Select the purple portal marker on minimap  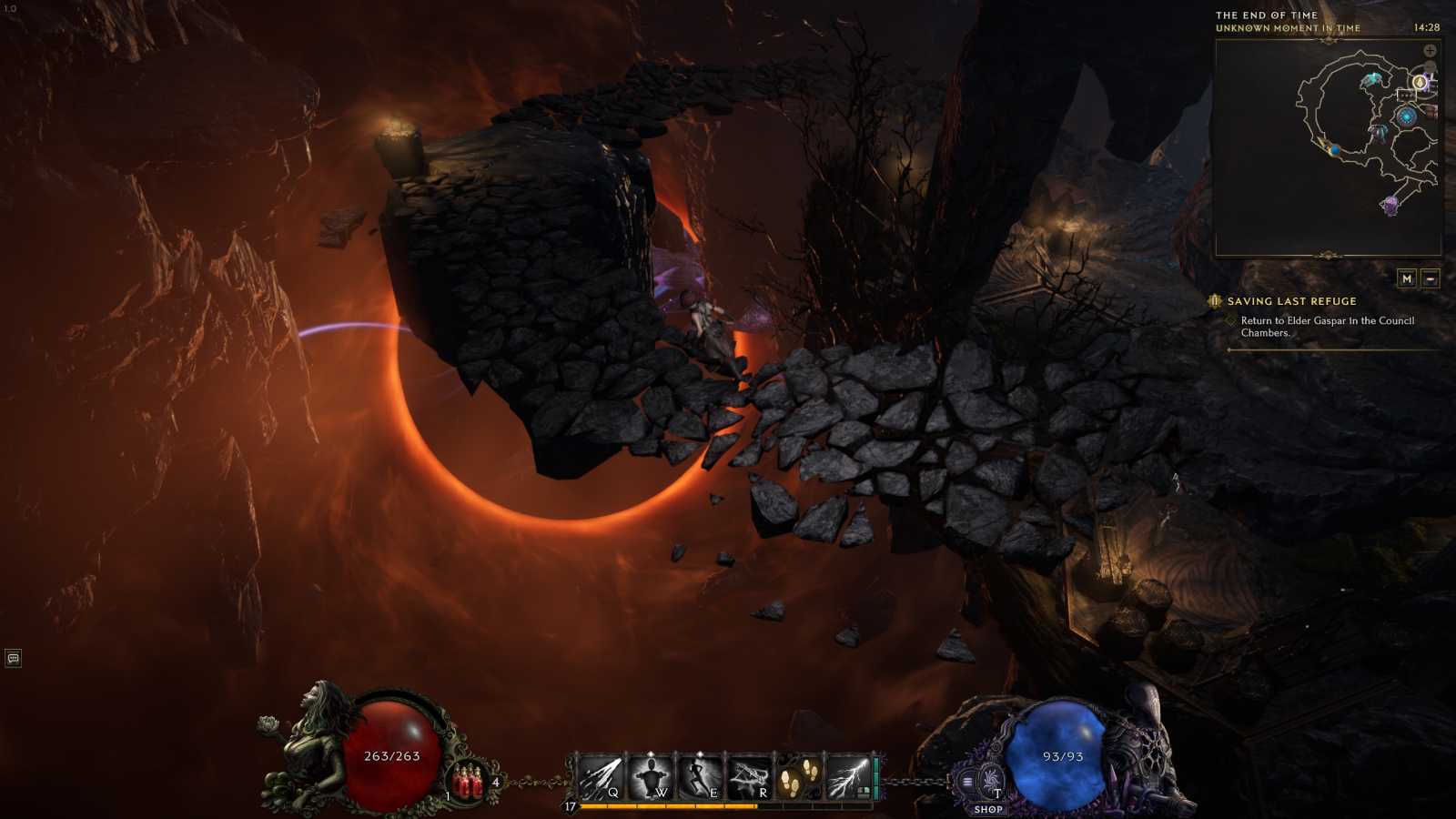(x=1390, y=205)
